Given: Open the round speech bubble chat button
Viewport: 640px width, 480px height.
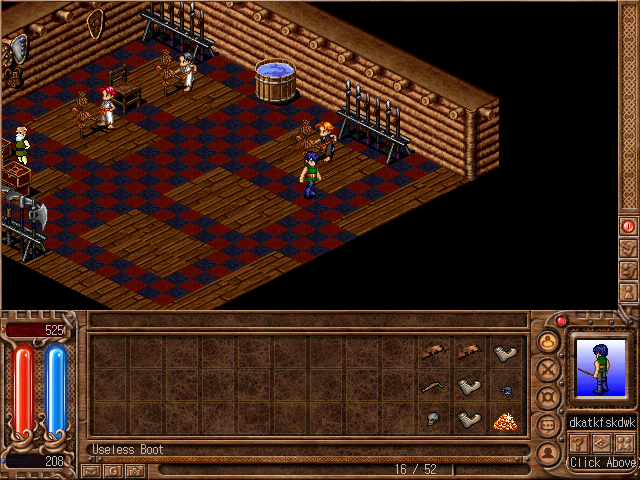Looking at the screenshot, I should (548, 425).
